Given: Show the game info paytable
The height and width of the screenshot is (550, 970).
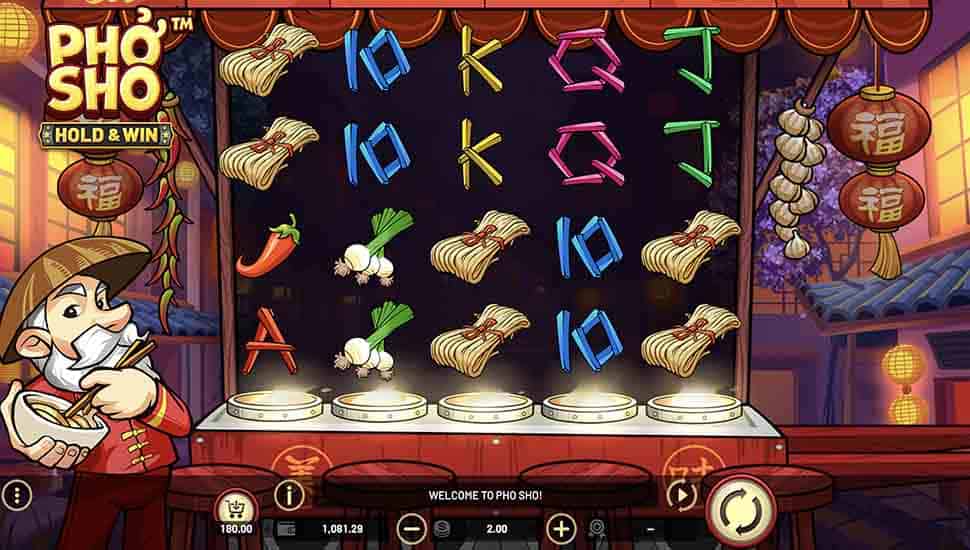Looking at the screenshot, I should (289, 494).
